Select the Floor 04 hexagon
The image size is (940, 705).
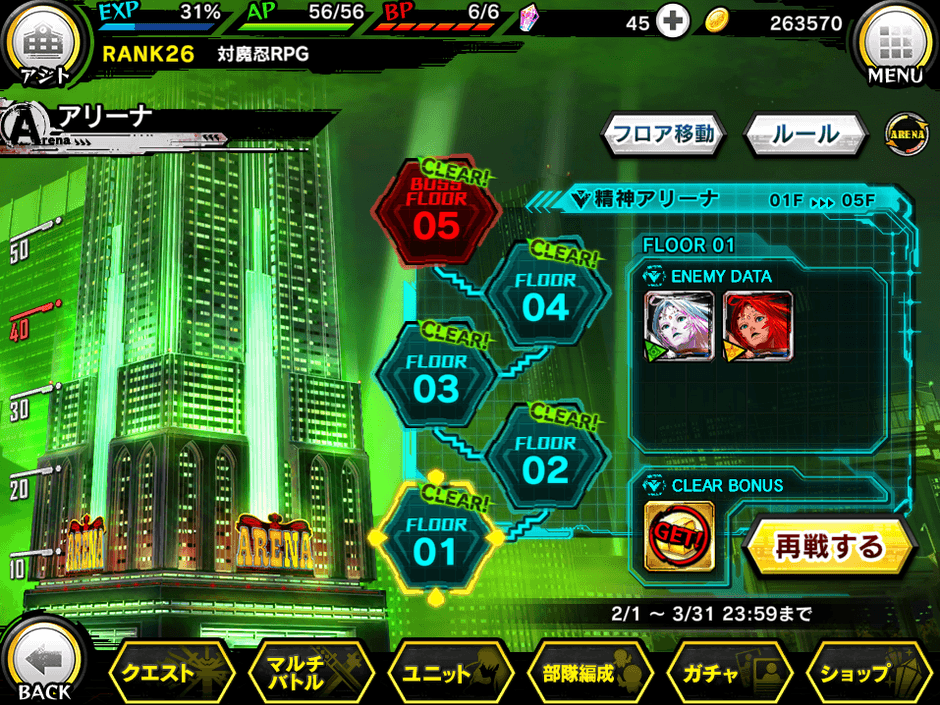[546, 297]
